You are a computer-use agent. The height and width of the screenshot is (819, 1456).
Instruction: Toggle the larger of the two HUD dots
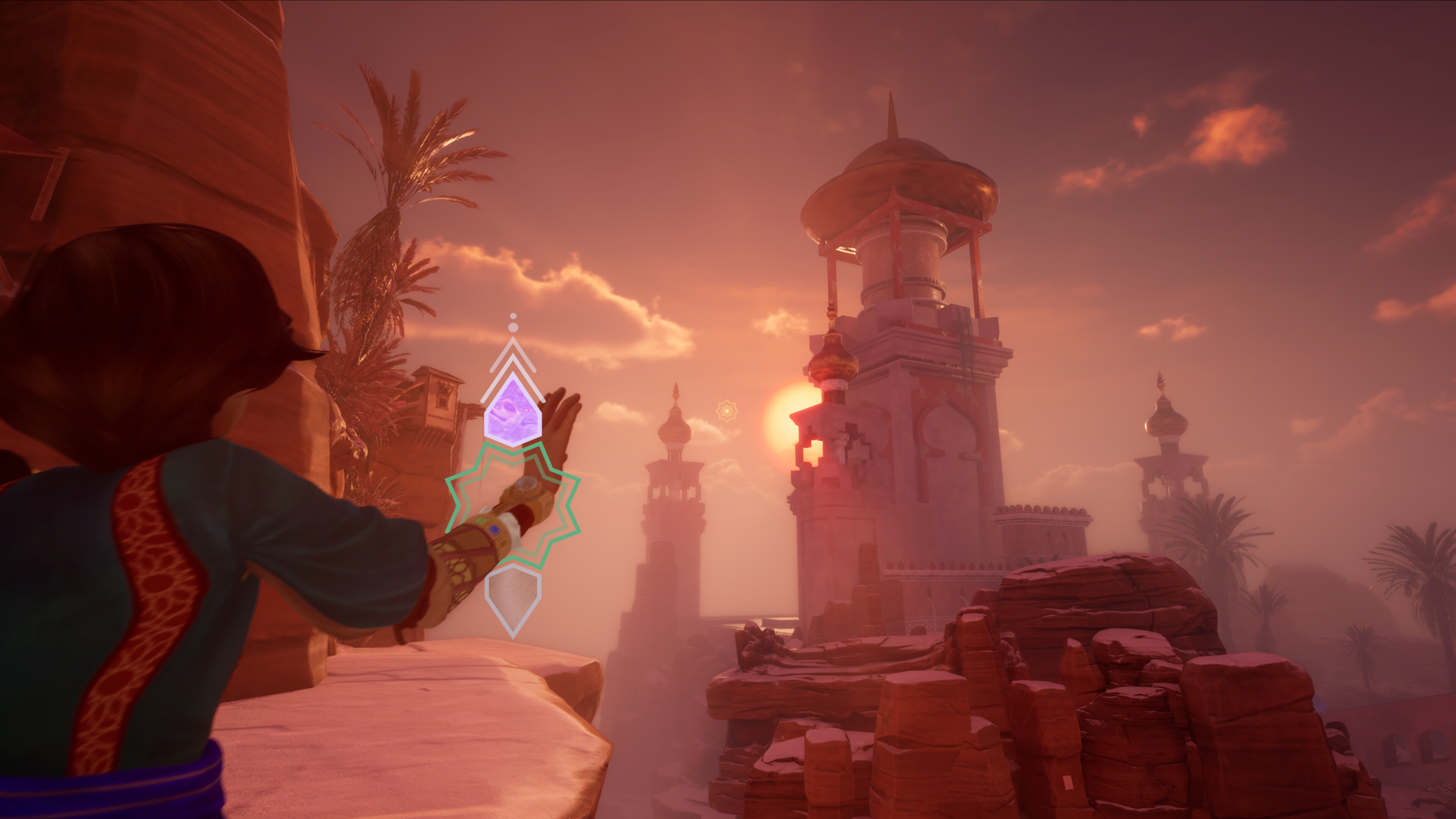[514, 327]
